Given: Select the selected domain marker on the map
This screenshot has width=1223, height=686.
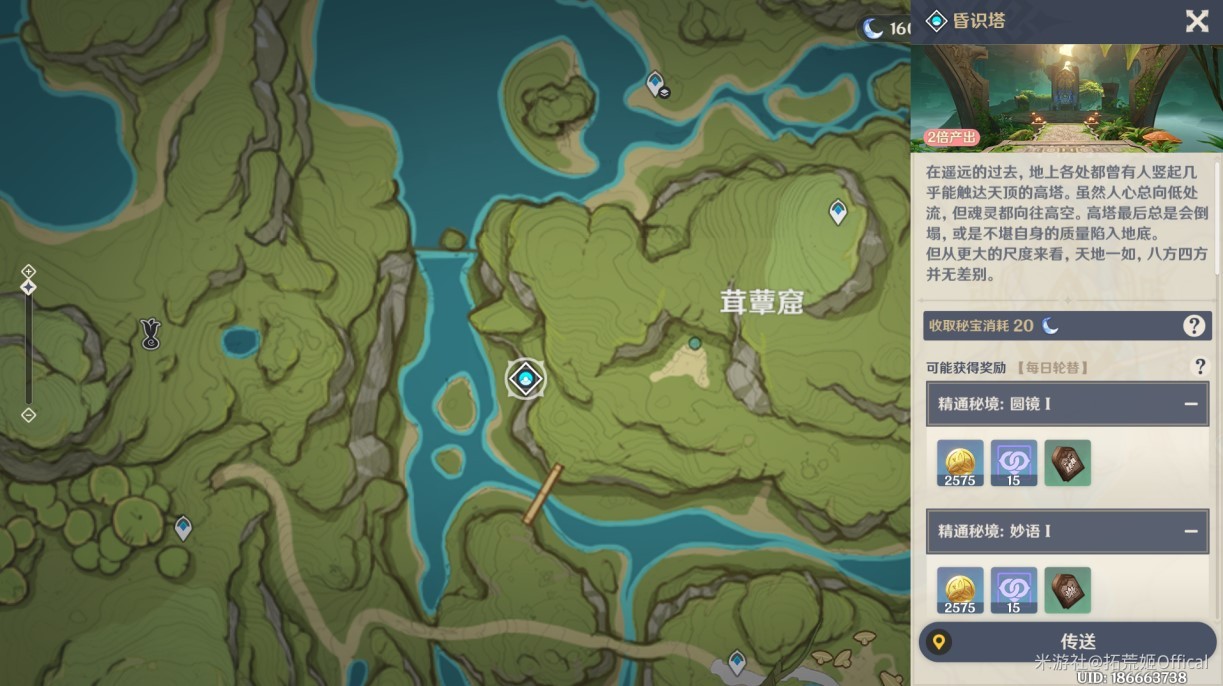Looking at the screenshot, I should [525, 378].
